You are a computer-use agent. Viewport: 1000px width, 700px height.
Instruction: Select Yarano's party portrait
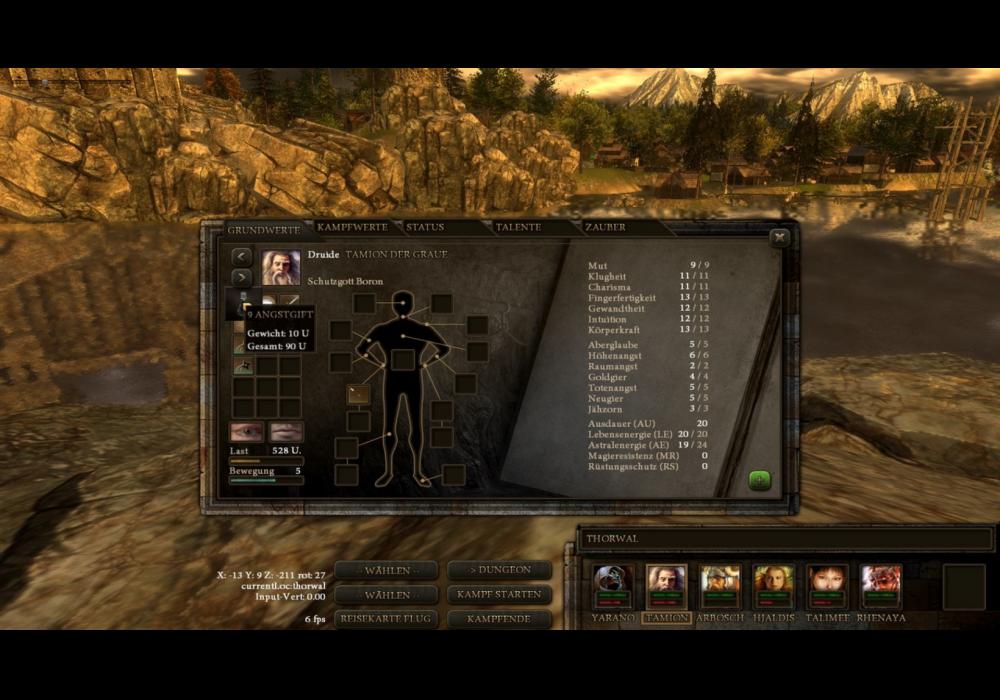click(x=613, y=586)
